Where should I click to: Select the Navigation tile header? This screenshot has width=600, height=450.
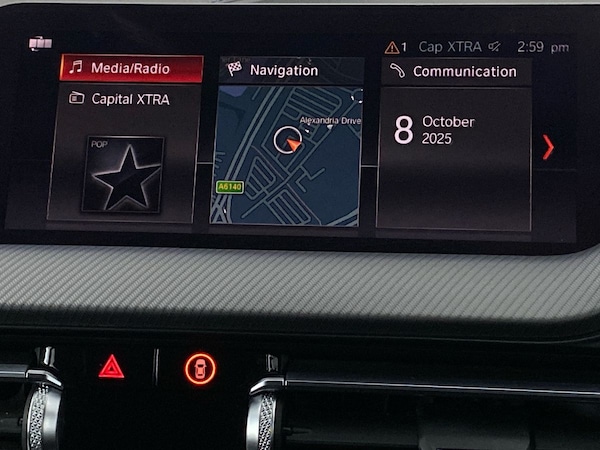[x=284, y=70]
